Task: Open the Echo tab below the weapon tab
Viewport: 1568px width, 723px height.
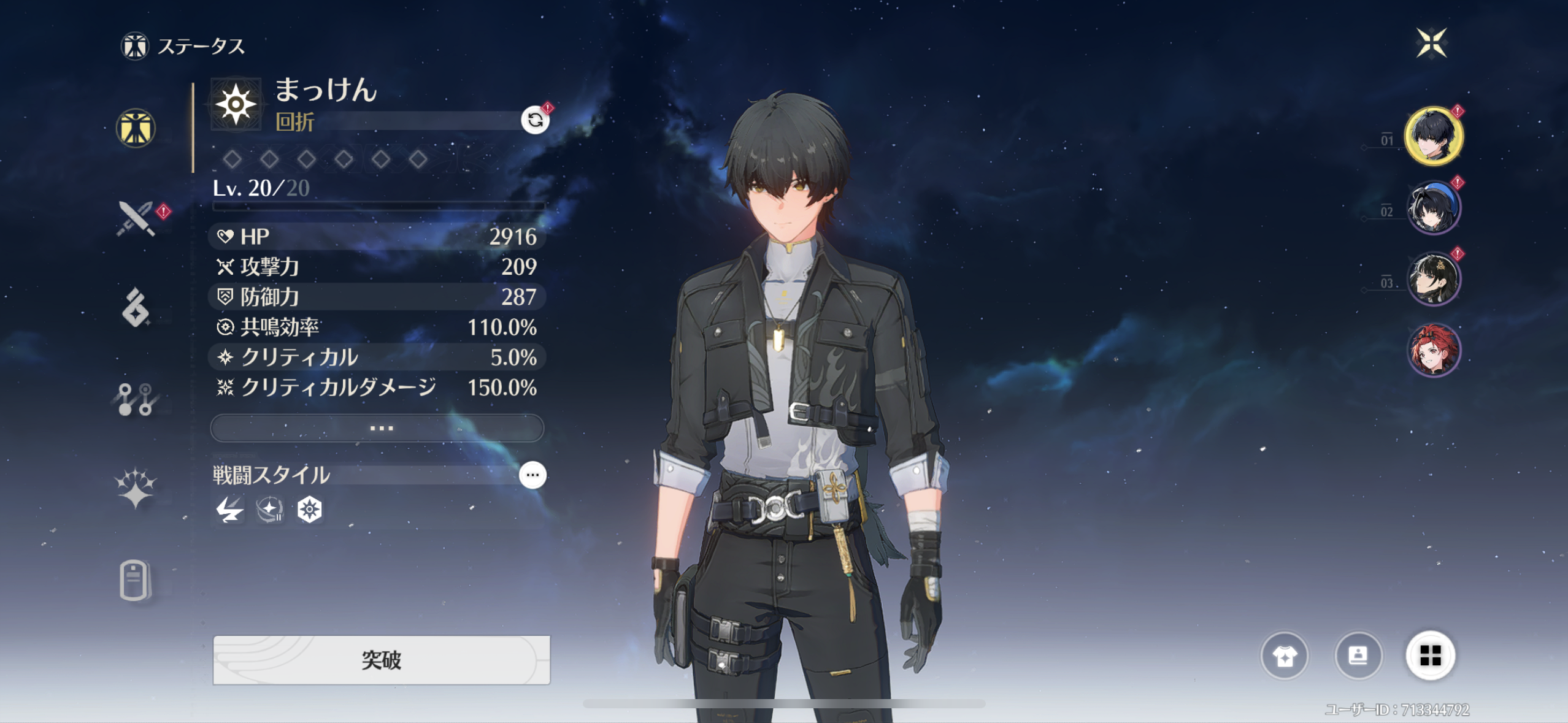Action: (x=136, y=308)
